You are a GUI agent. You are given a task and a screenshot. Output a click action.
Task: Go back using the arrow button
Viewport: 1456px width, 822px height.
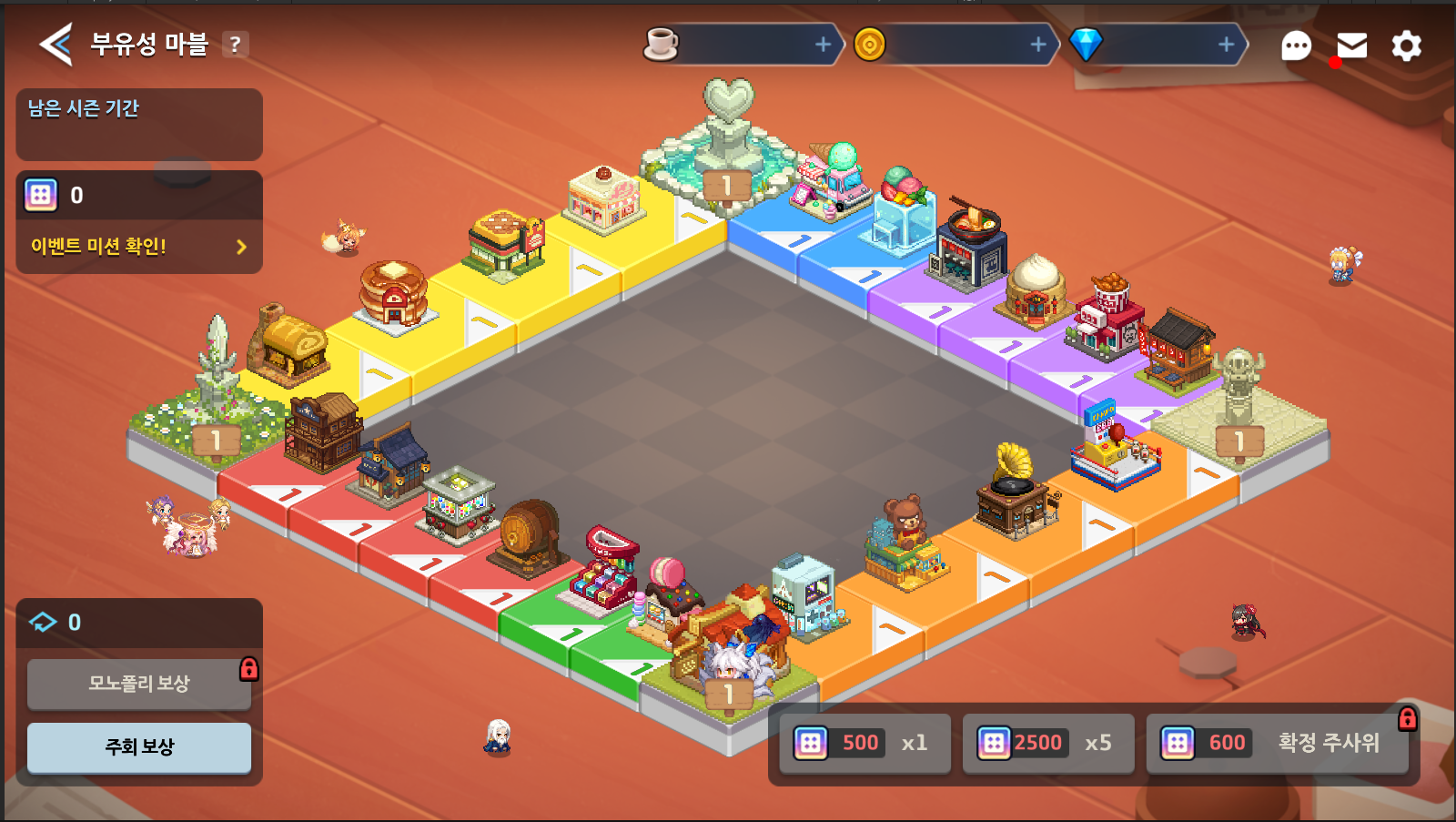56,44
